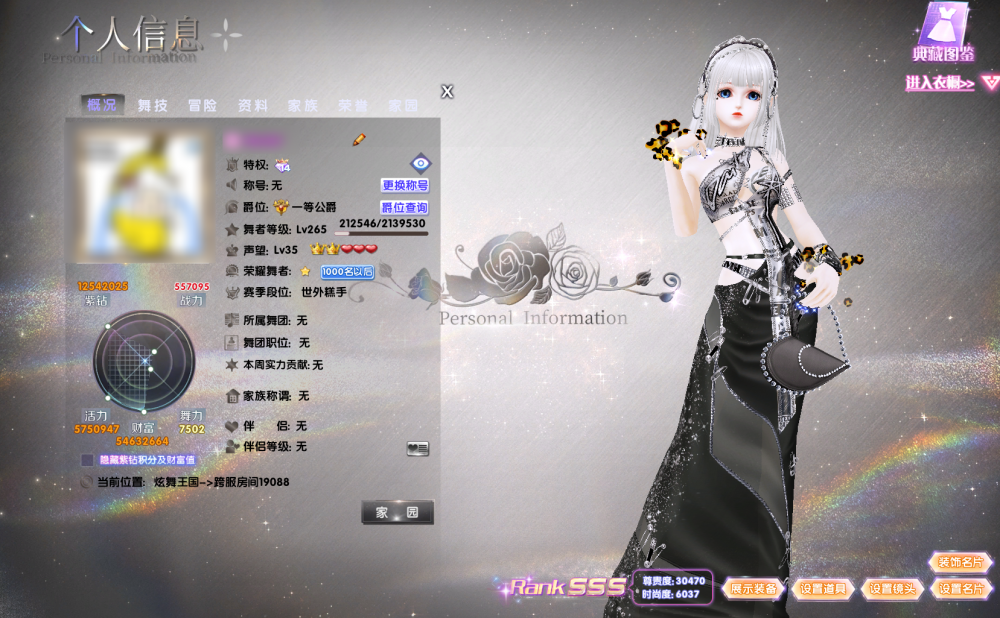Click the dark 家园 button
Viewport: 1000px width, 618px height.
[397, 512]
